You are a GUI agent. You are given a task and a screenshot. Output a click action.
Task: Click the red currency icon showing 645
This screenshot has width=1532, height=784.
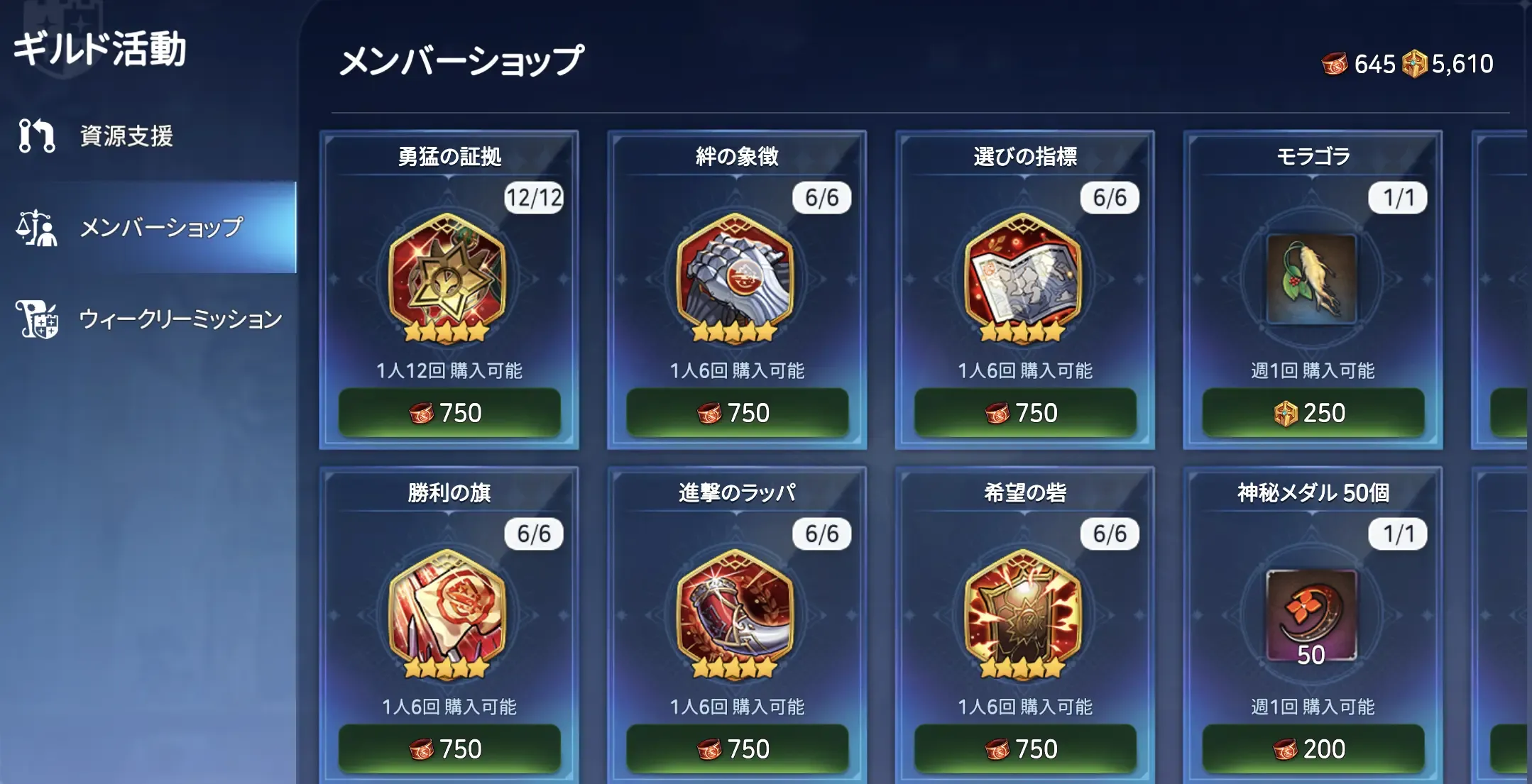tap(1337, 64)
